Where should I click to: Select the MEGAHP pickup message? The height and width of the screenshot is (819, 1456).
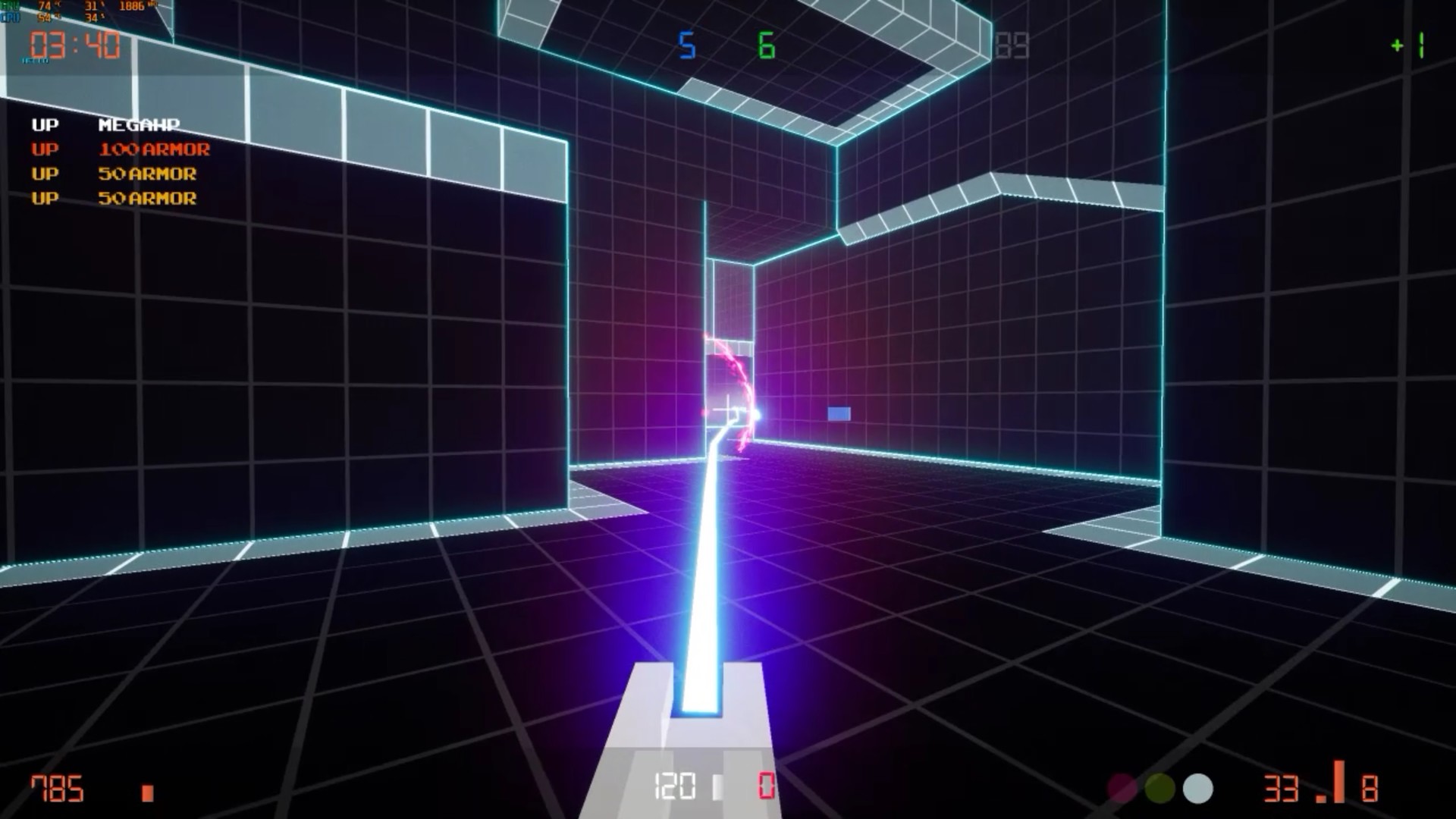tap(140, 125)
